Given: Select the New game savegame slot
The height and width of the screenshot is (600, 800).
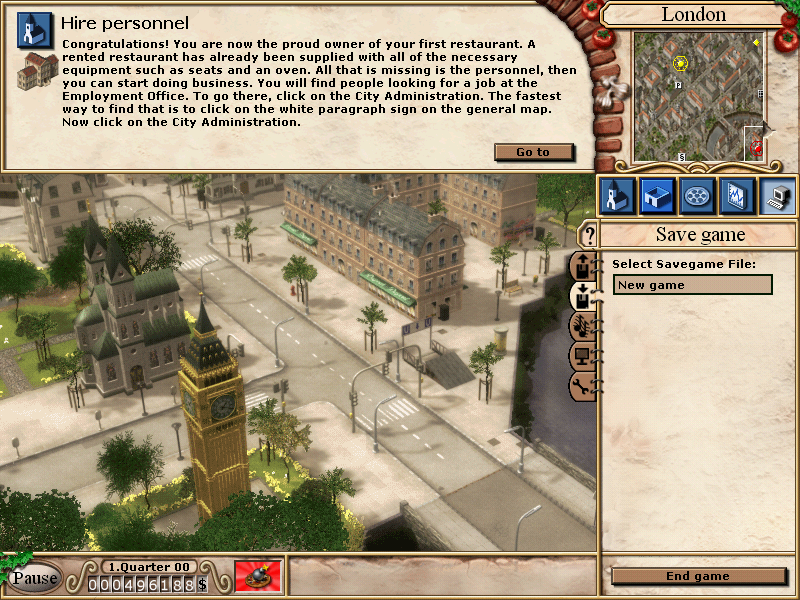Looking at the screenshot, I should click(x=692, y=285).
